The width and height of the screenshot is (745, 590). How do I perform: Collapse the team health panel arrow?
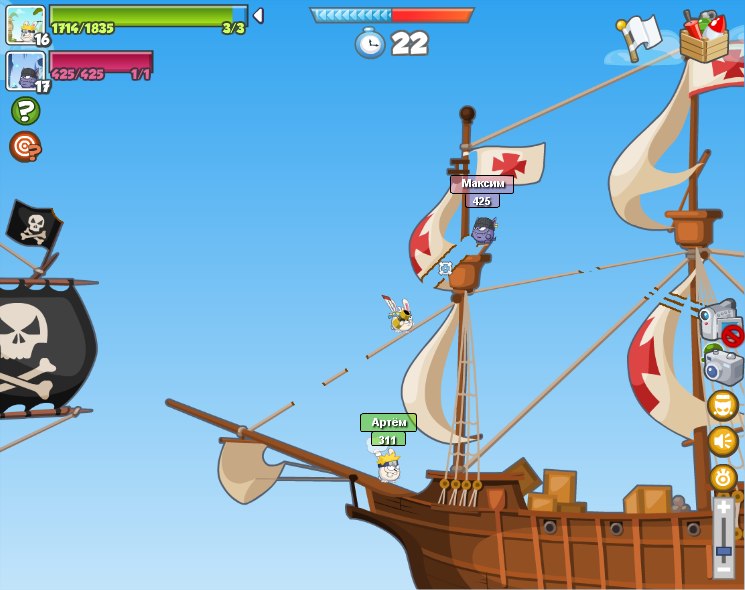tap(258, 15)
